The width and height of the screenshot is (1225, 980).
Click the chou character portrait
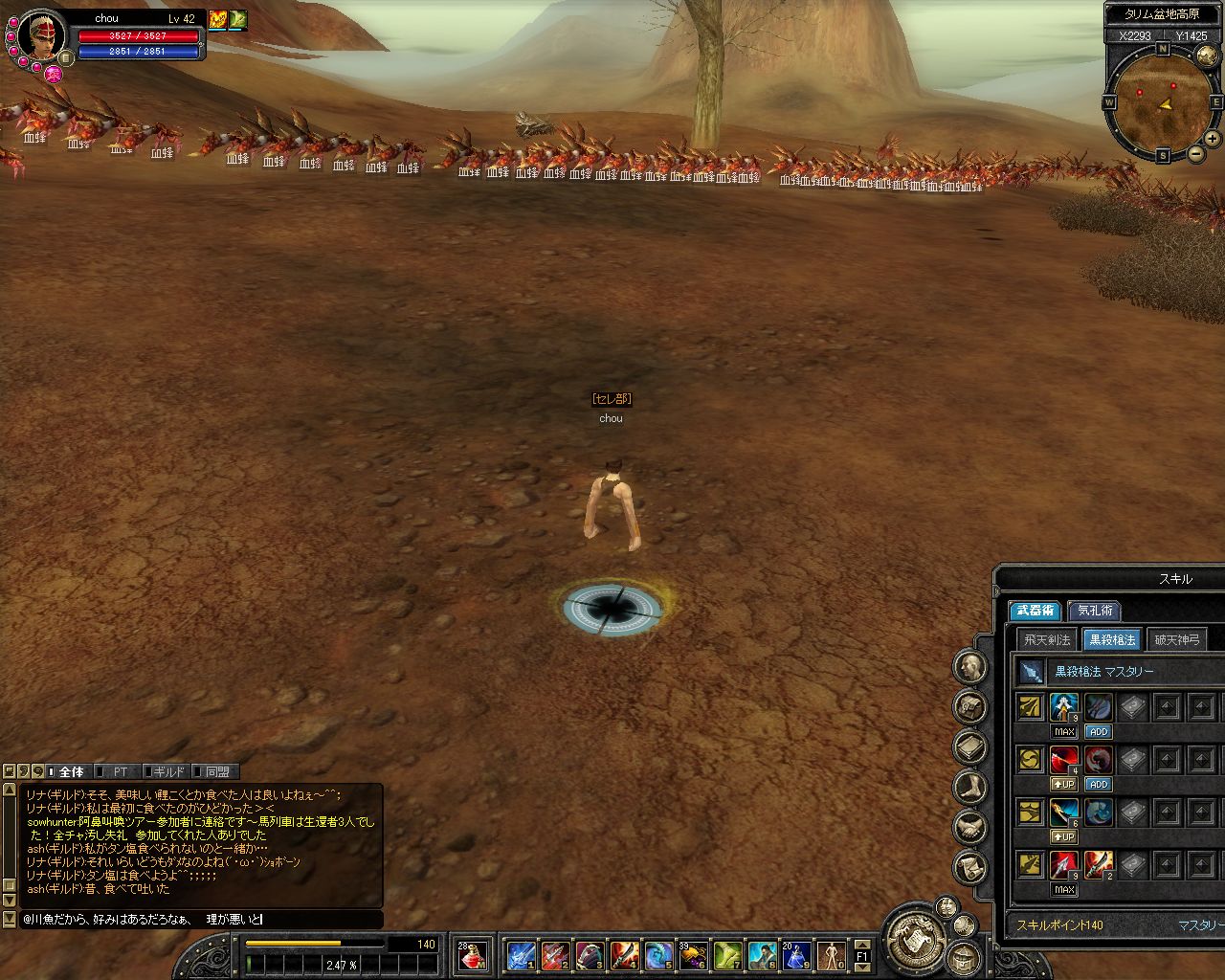[41, 36]
